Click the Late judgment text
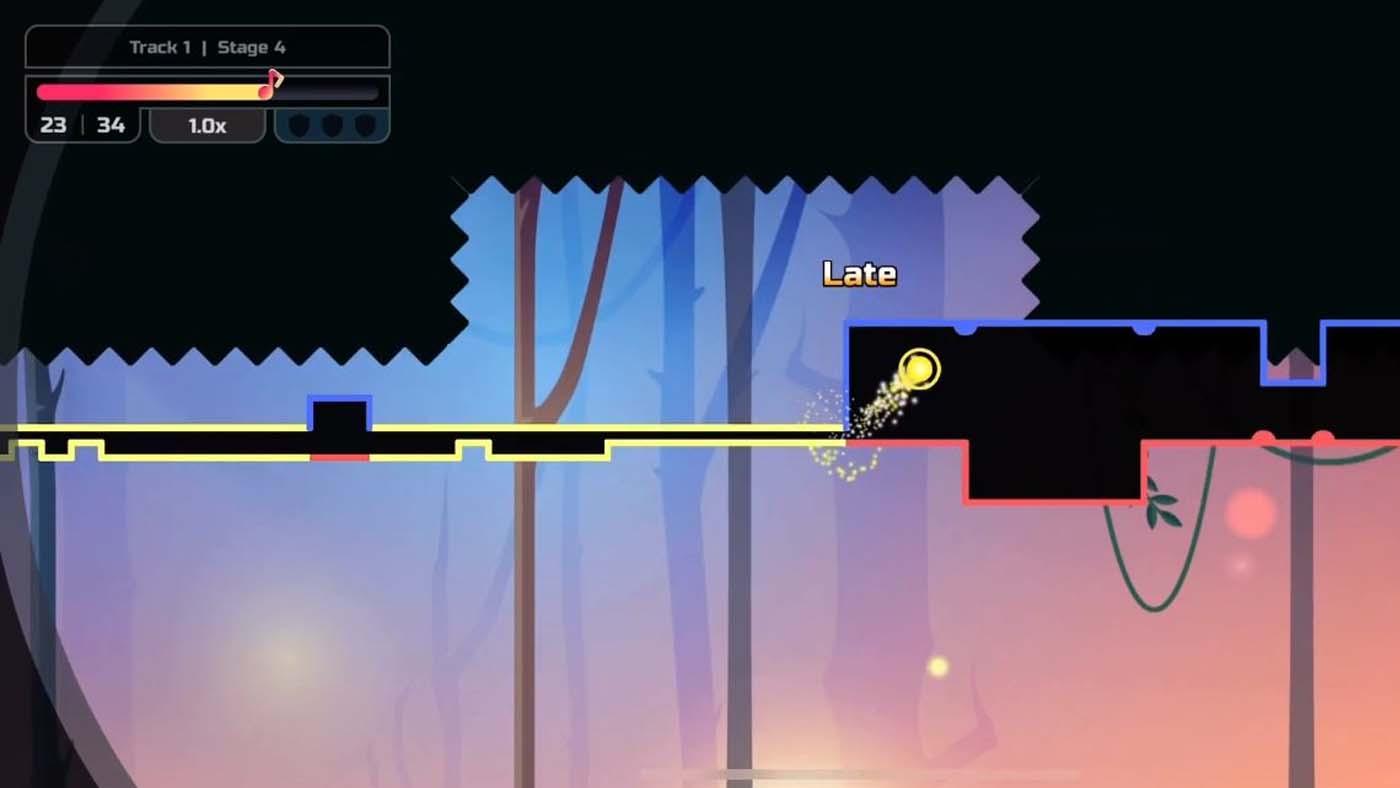1400x788 pixels. 861,272
